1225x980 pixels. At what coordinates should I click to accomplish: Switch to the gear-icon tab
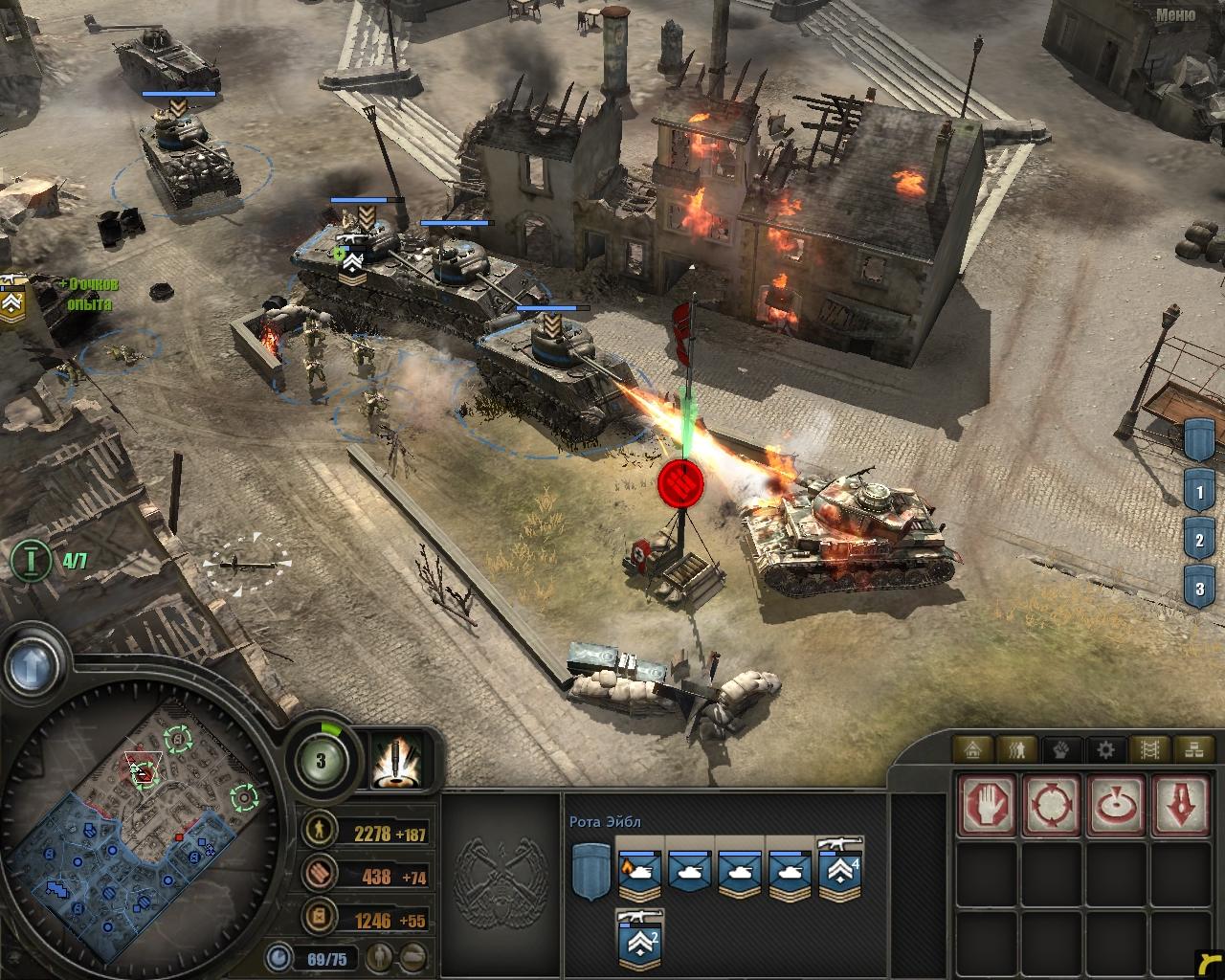(x=1105, y=748)
